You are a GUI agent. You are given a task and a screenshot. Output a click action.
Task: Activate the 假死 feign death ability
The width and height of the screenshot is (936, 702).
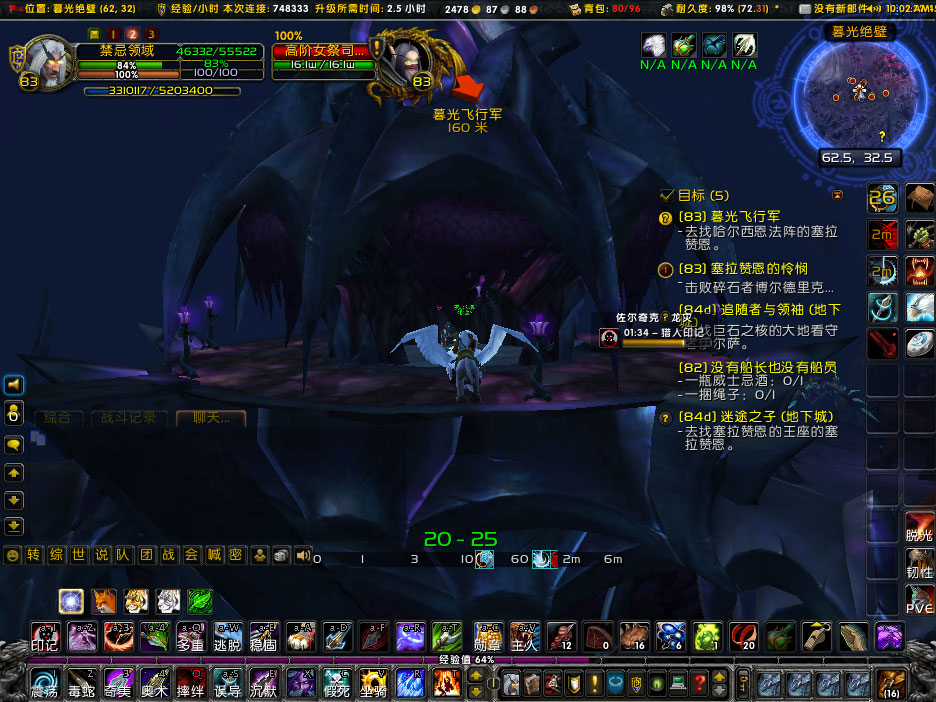pyautogui.click(x=336, y=684)
